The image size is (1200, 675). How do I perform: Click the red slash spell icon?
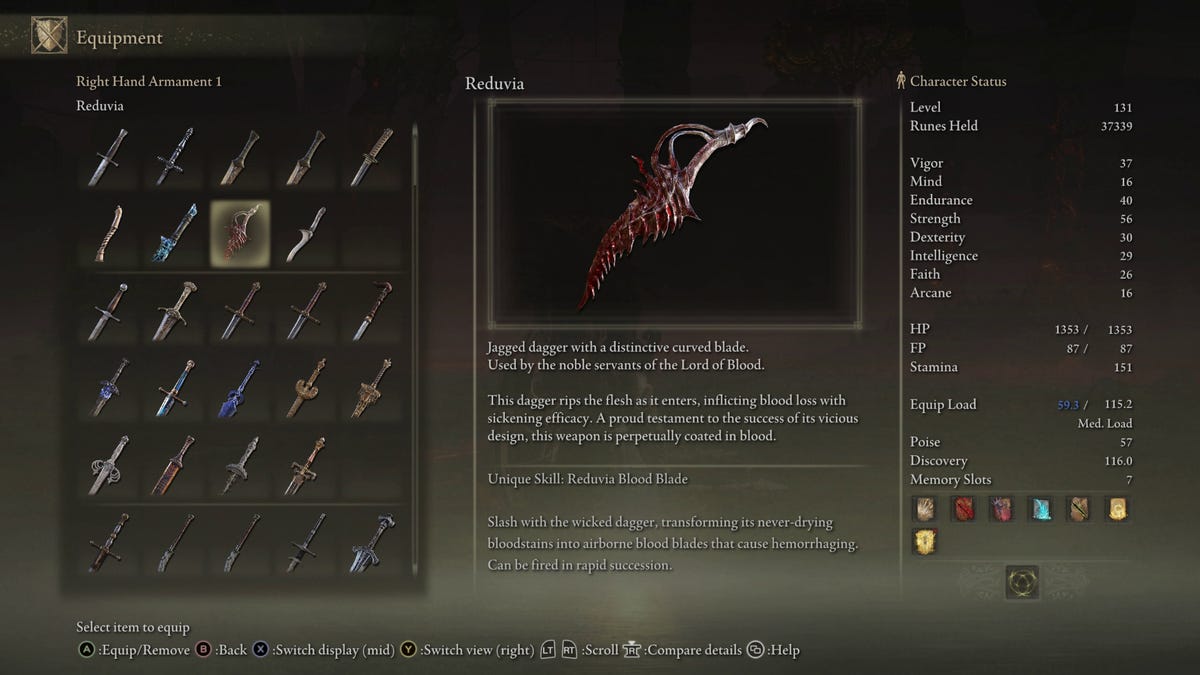[963, 509]
